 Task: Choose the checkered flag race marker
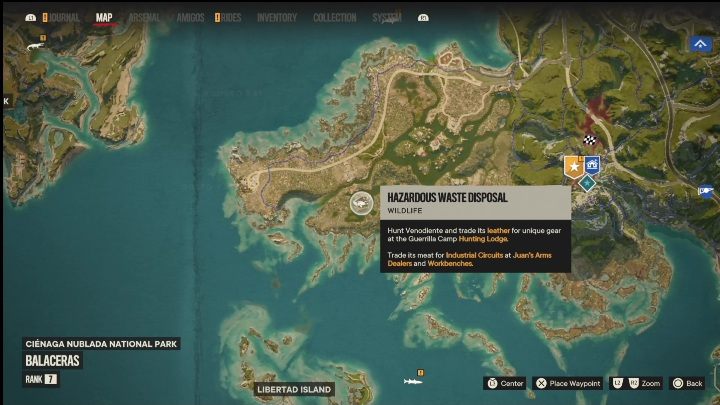pos(590,140)
